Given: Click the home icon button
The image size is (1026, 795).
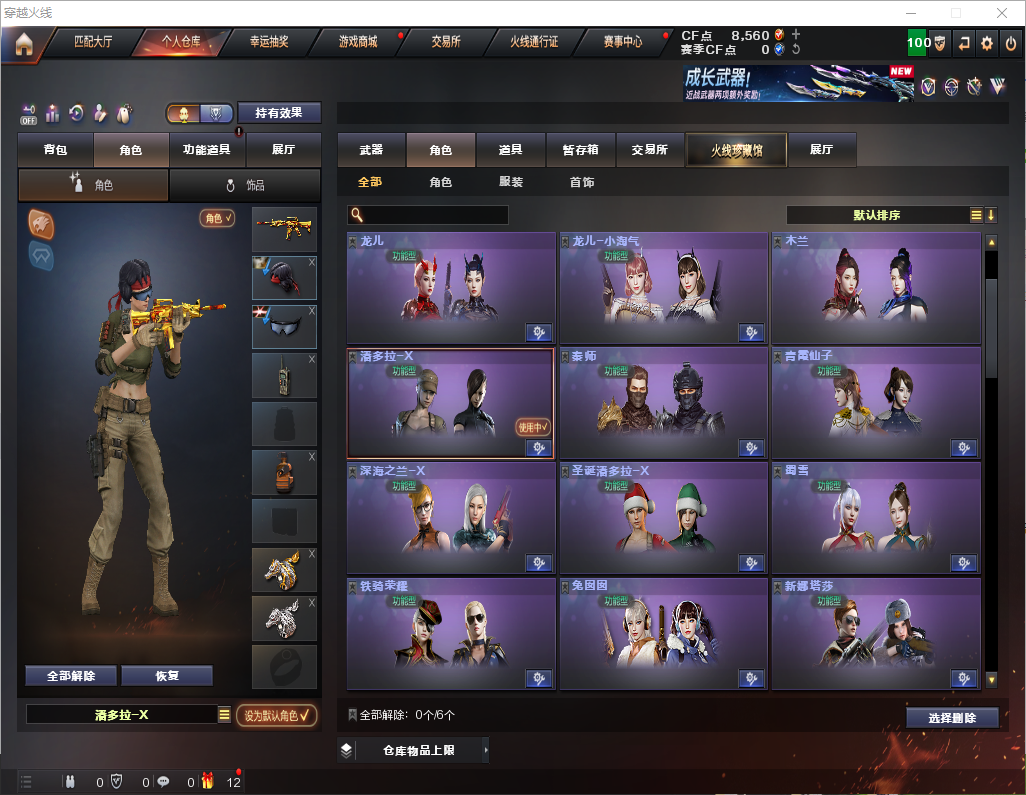Looking at the screenshot, I should point(23,44).
